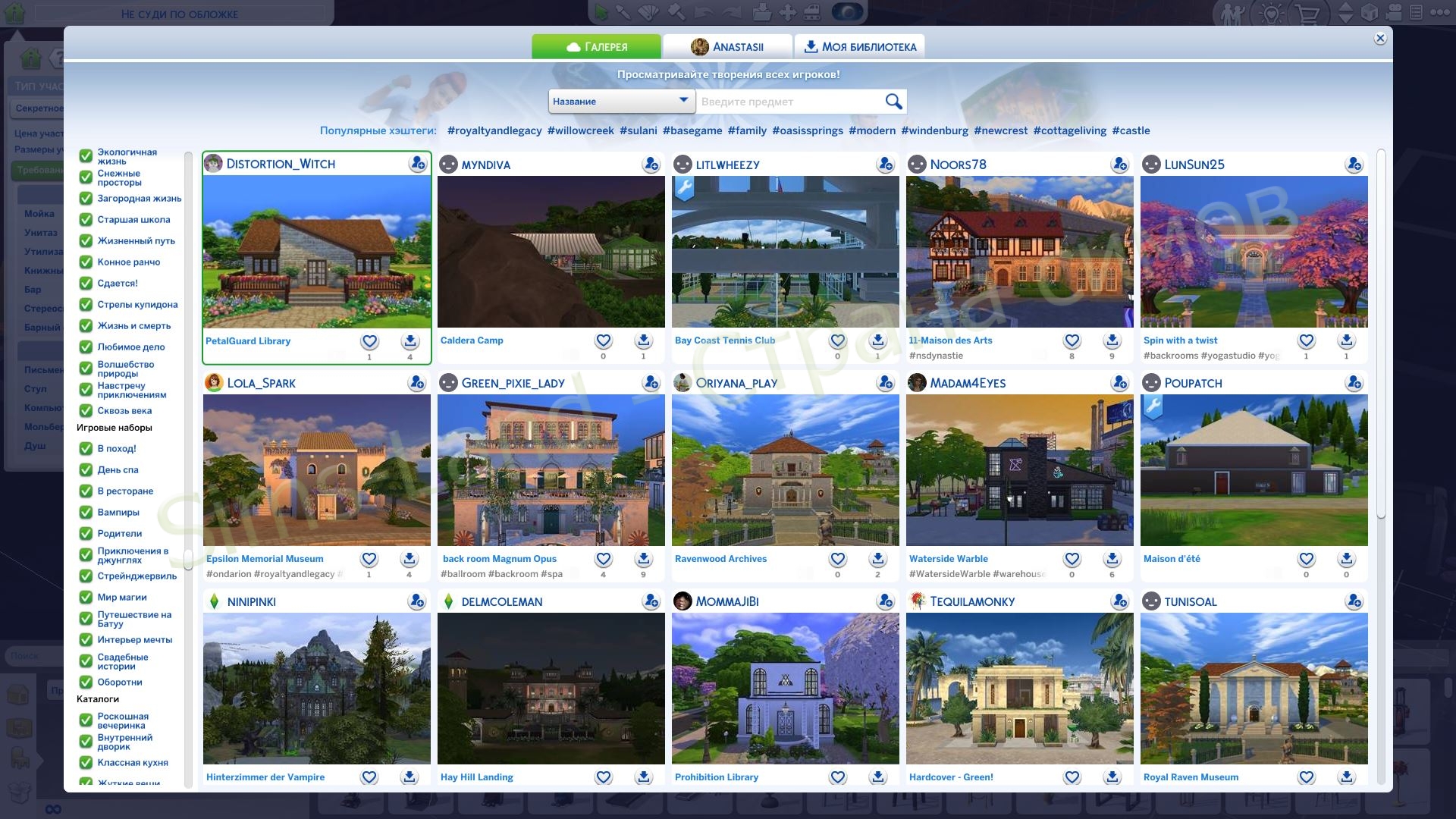1456x819 pixels.
Task: Click the magnifying glass search icon
Action: tap(893, 101)
